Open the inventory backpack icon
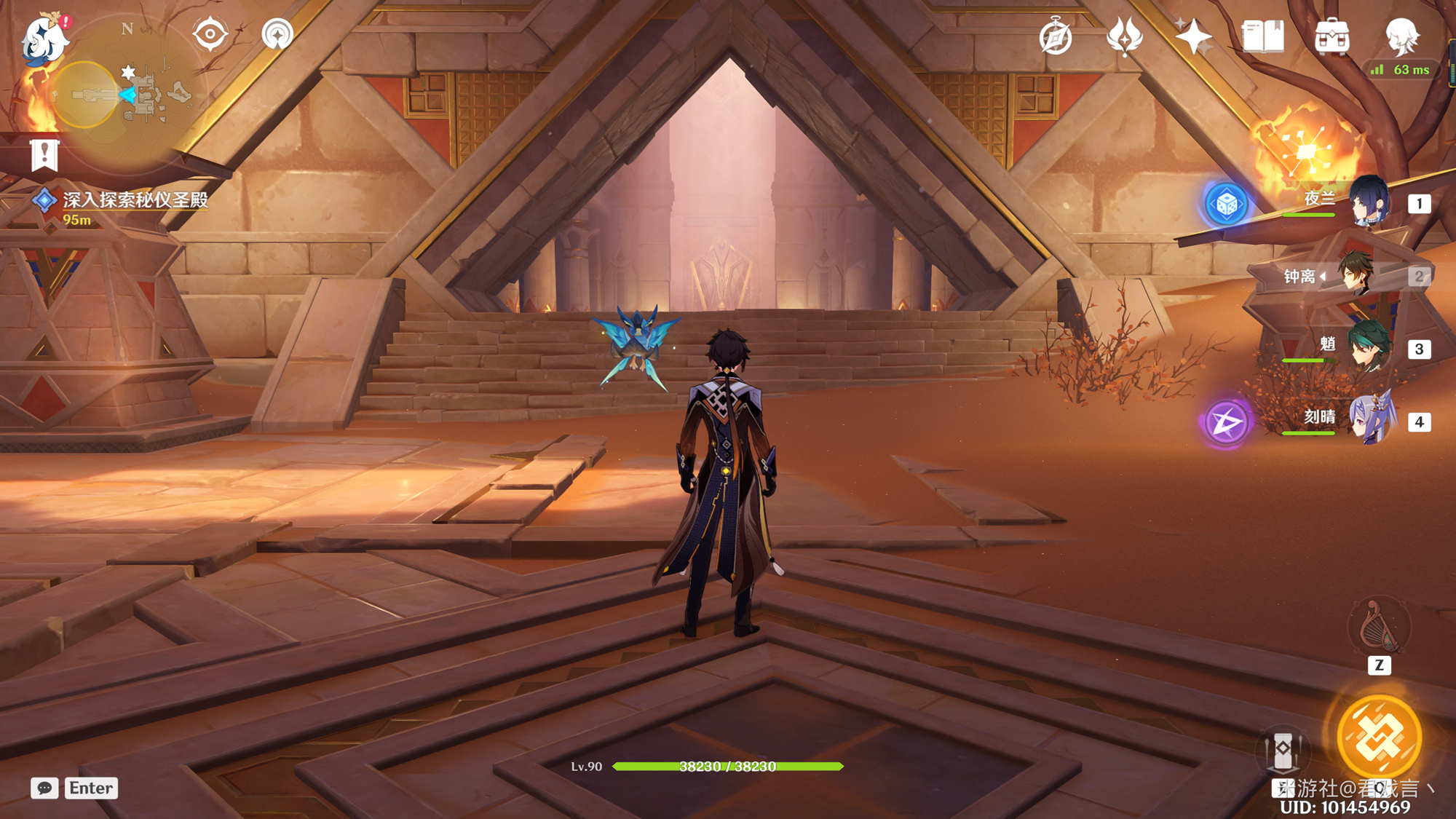The height and width of the screenshot is (819, 1456). (x=1332, y=36)
